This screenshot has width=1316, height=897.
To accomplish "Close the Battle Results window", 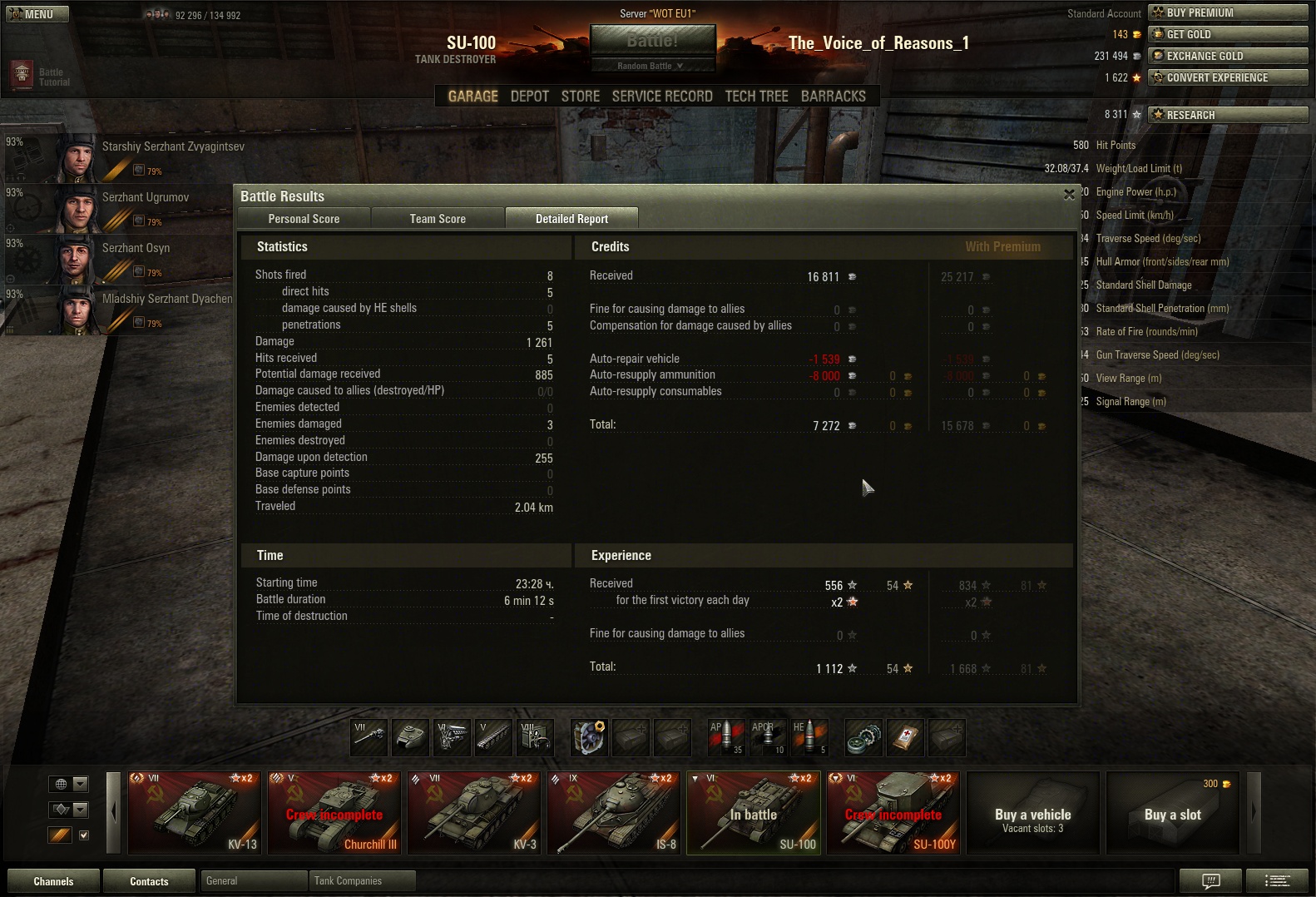I will coord(1069,195).
